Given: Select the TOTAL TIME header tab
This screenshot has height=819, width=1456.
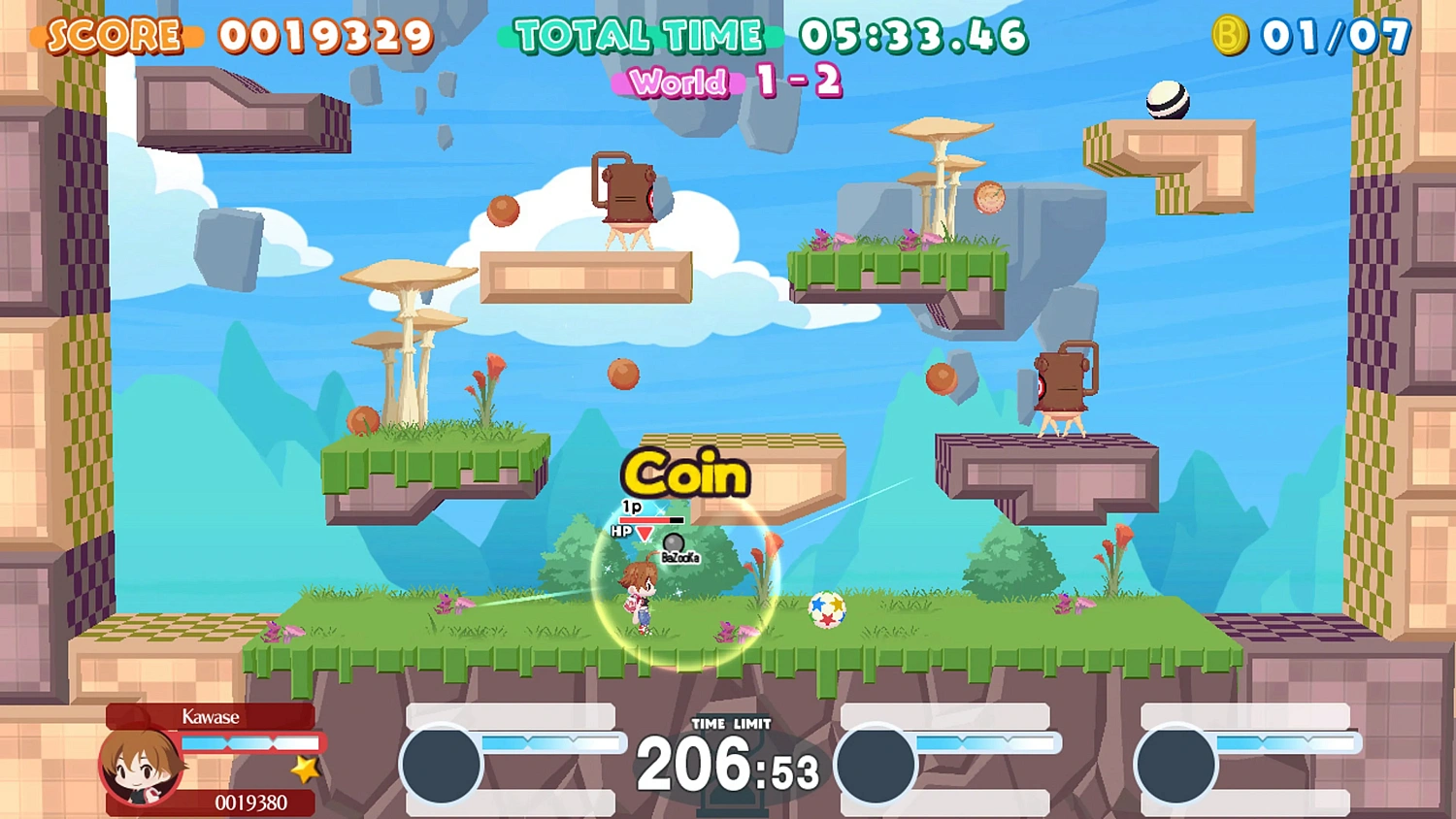Looking at the screenshot, I should pyautogui.click(x=640, y=34).
